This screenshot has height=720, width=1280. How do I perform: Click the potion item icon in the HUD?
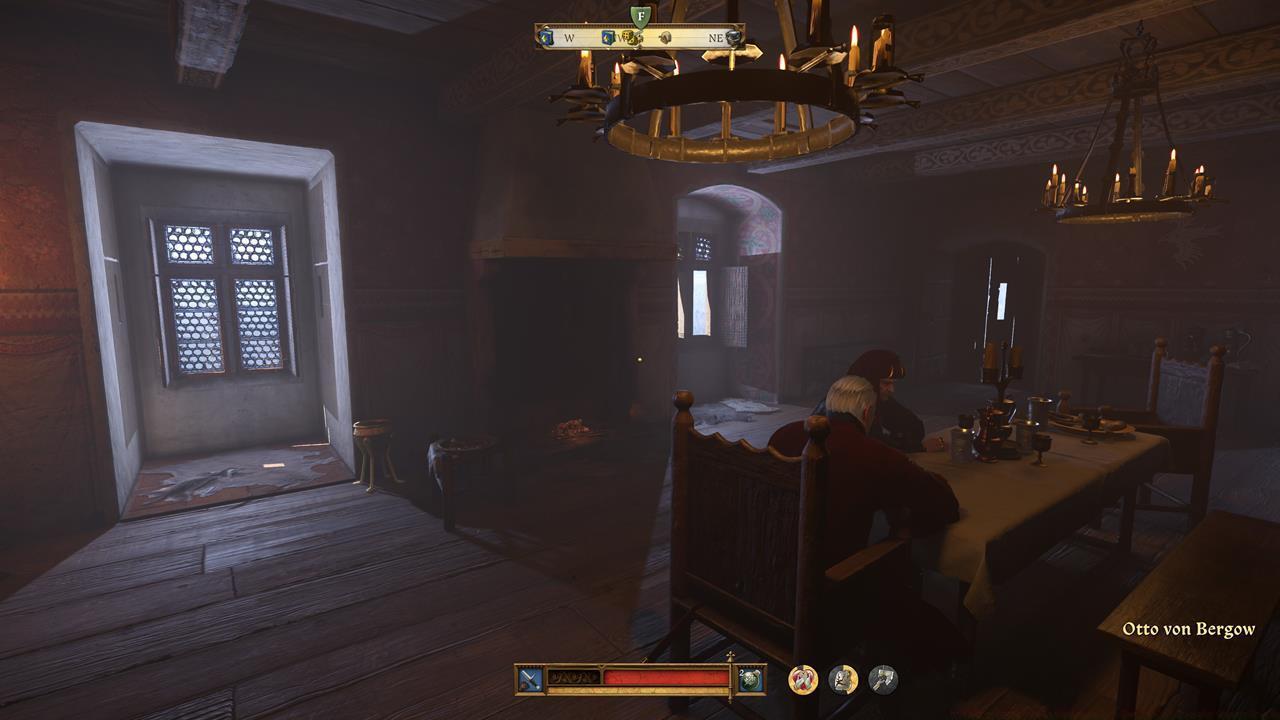(751, 679)
